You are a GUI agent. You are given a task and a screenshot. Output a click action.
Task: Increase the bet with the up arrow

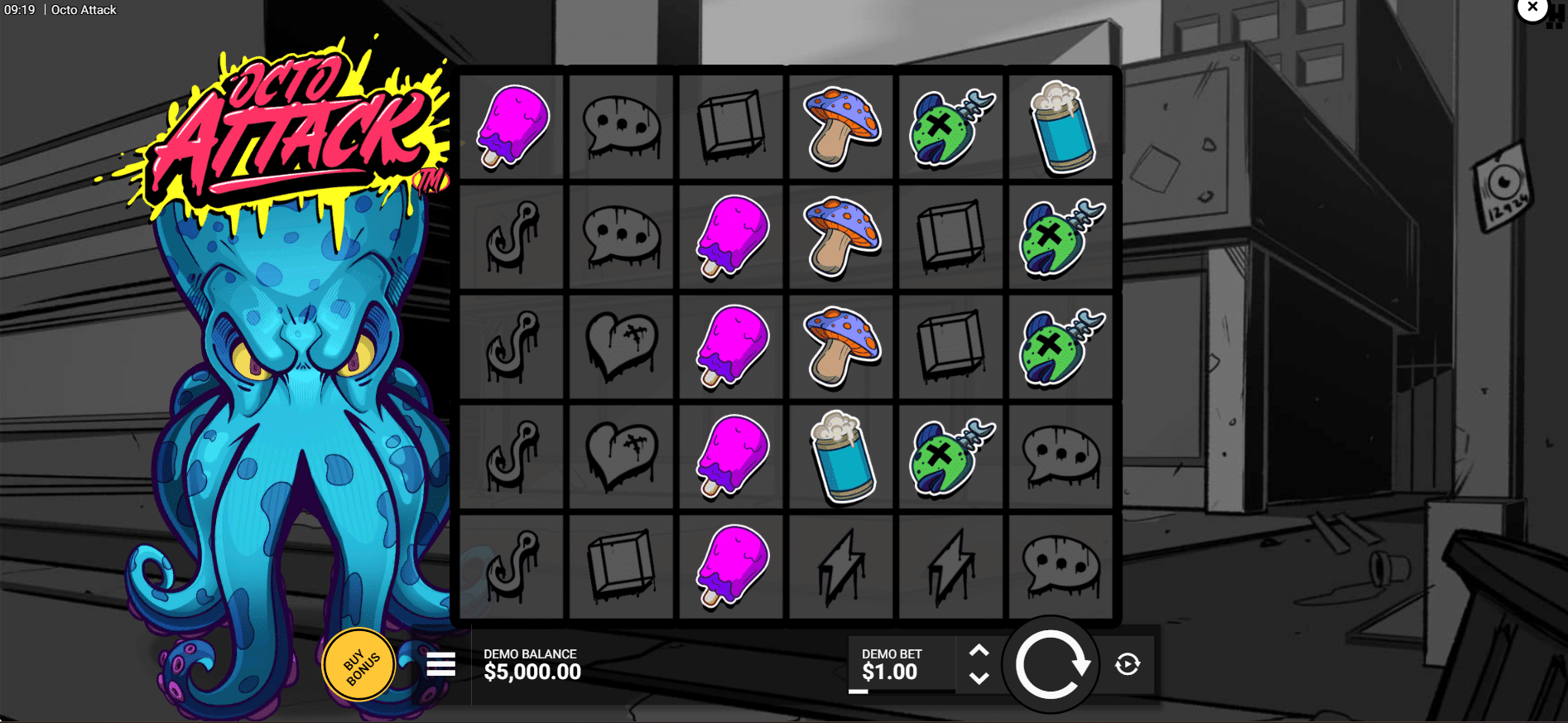coord(980,650)
